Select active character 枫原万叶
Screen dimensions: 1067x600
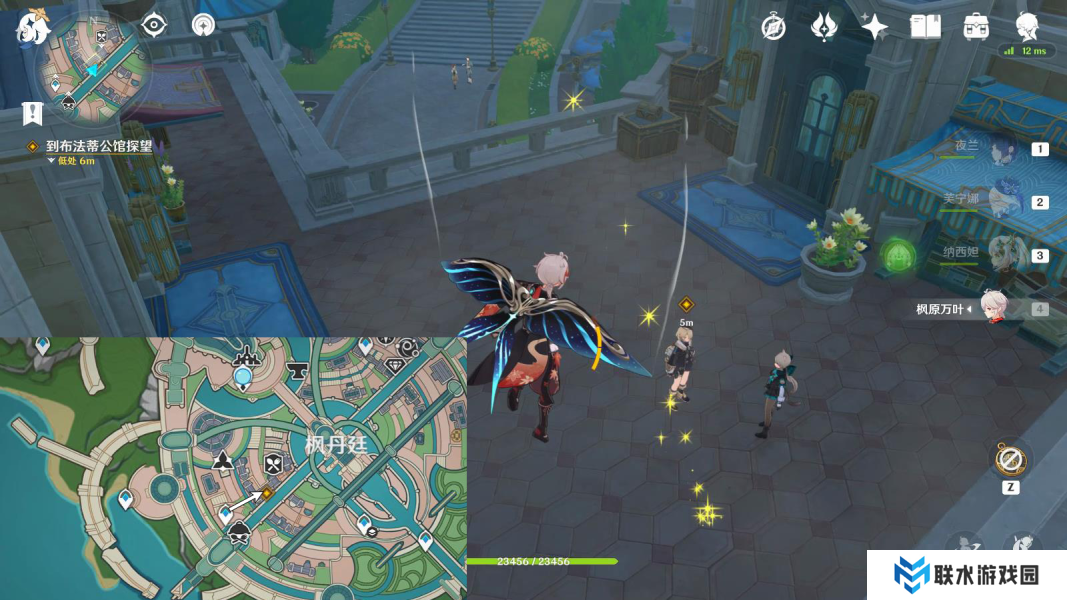pos(993,308)
